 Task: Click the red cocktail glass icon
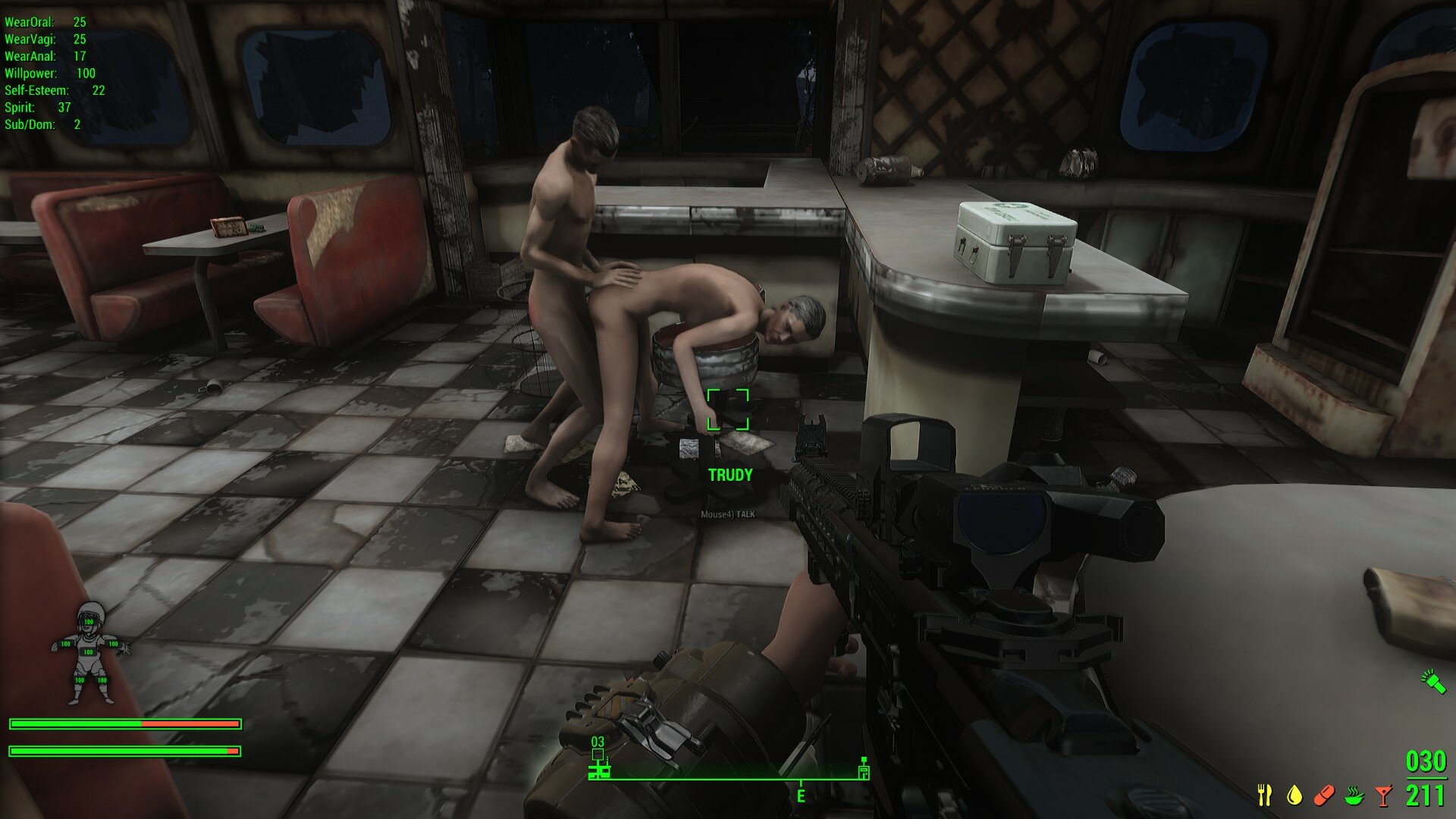pos(1384,795)
